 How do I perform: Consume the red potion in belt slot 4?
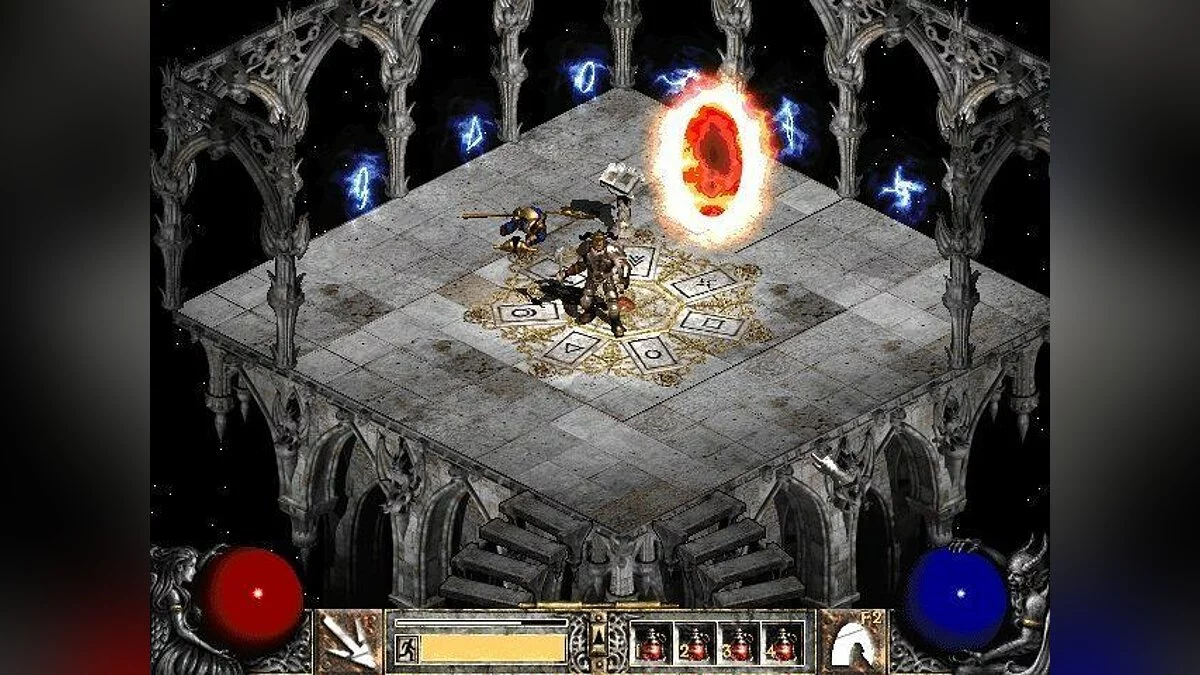(782, 643)
